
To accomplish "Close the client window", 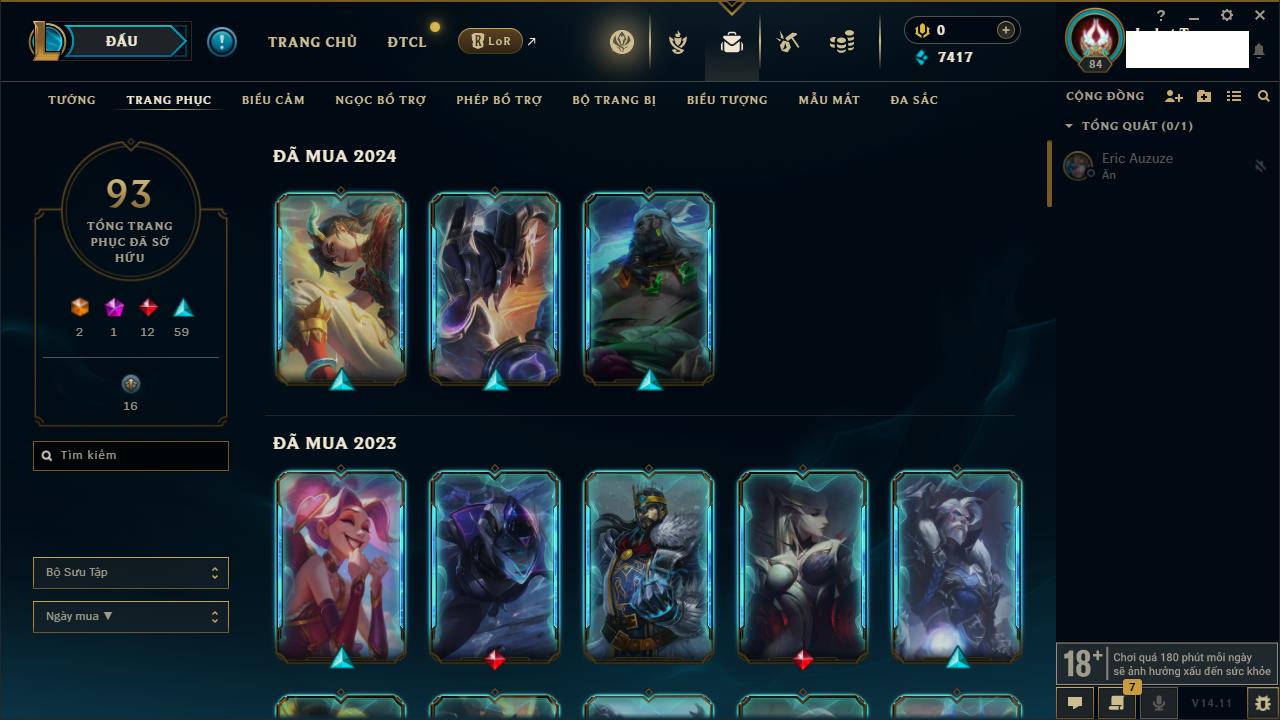I will point(1260,16).
